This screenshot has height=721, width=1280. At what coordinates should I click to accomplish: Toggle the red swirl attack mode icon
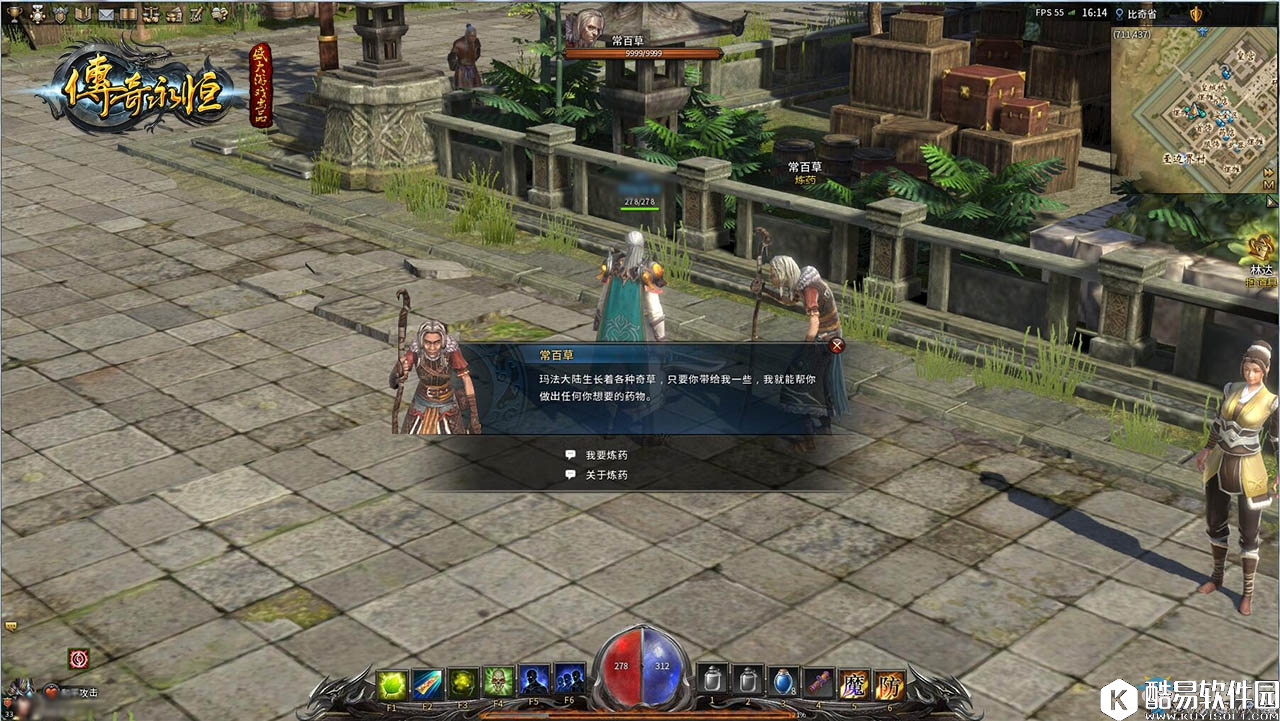(78, 658)
